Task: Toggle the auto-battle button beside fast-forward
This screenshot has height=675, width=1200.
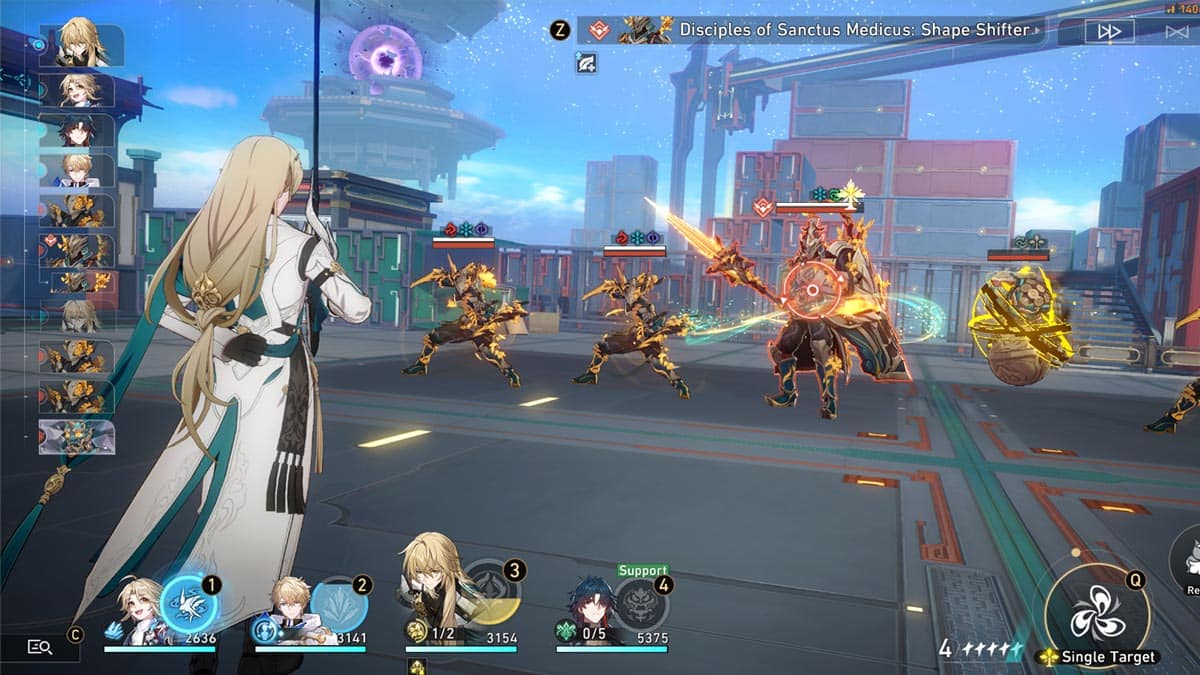Action: click(x=1176, y=31)
